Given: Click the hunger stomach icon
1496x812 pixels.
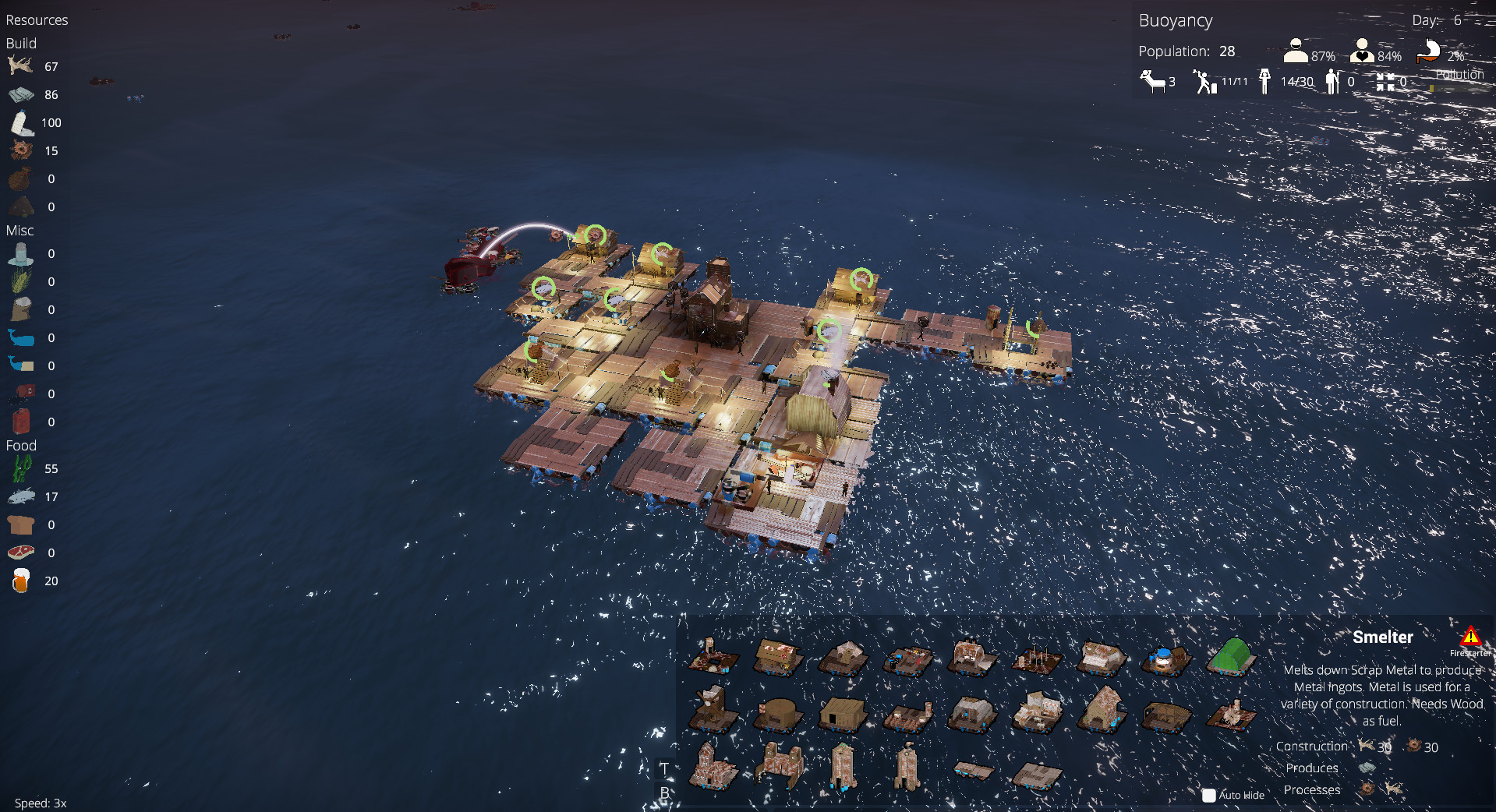Looking at the screenshot, I should pos(1428,51).
